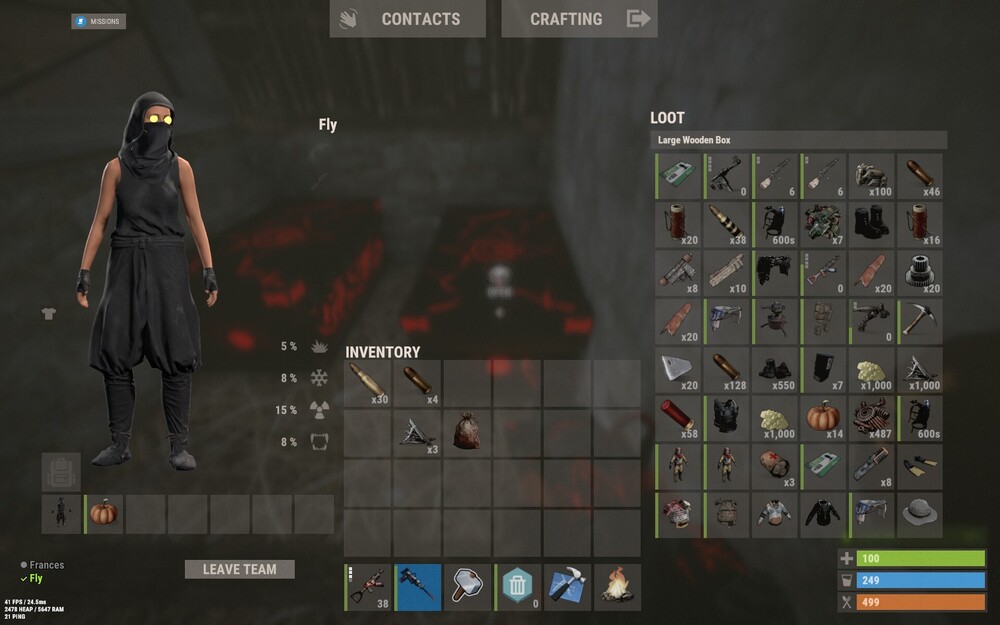
Task: Select the assault rifle hotbar slot
Action: click(x=367, y=587)
